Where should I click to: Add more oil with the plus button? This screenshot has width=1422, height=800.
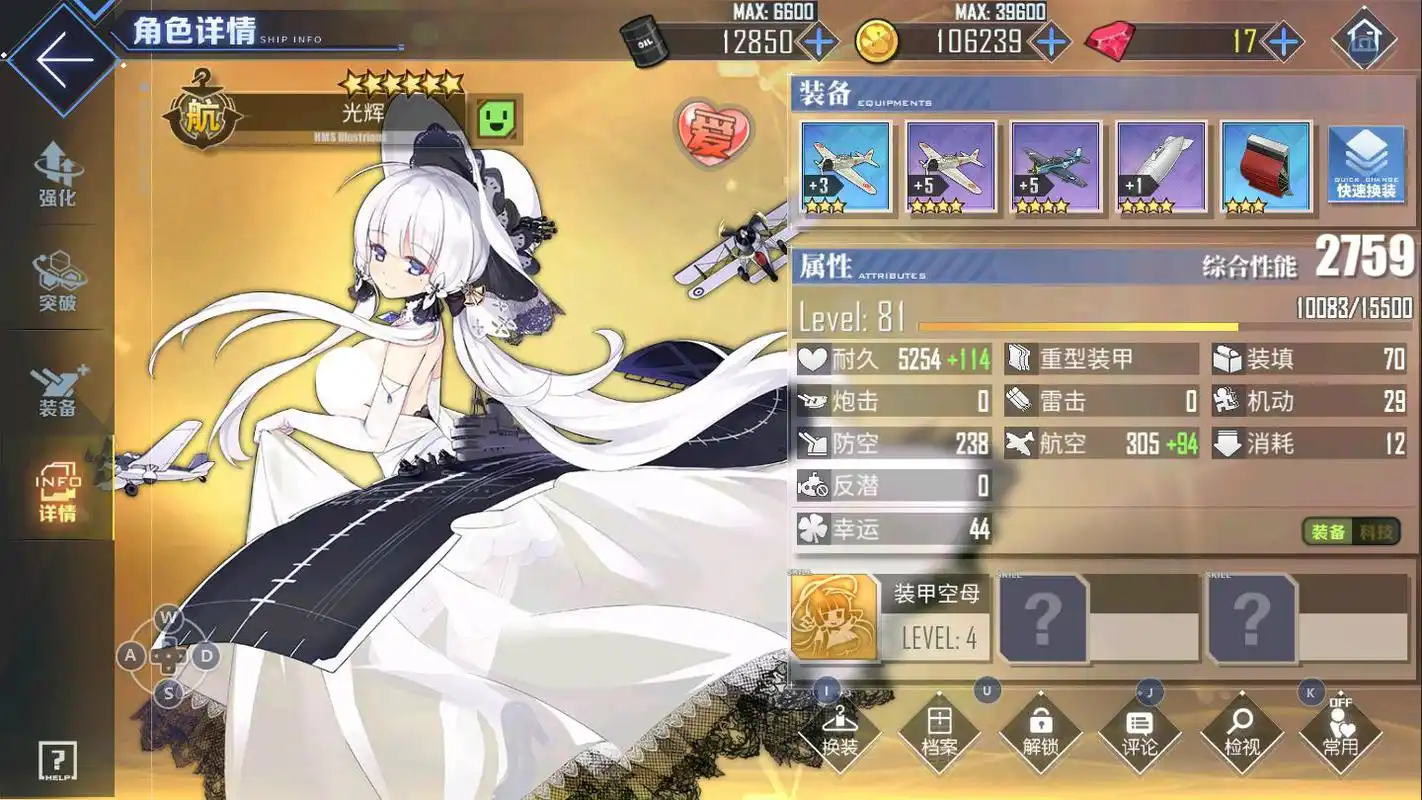[x=818, y=42]
